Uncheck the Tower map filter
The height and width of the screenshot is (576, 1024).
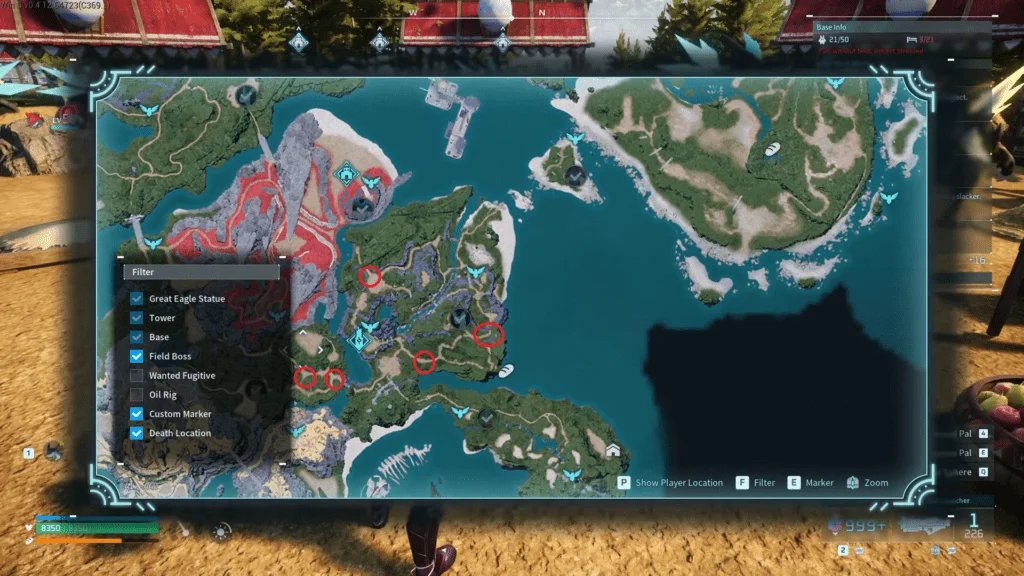(136, 318)
